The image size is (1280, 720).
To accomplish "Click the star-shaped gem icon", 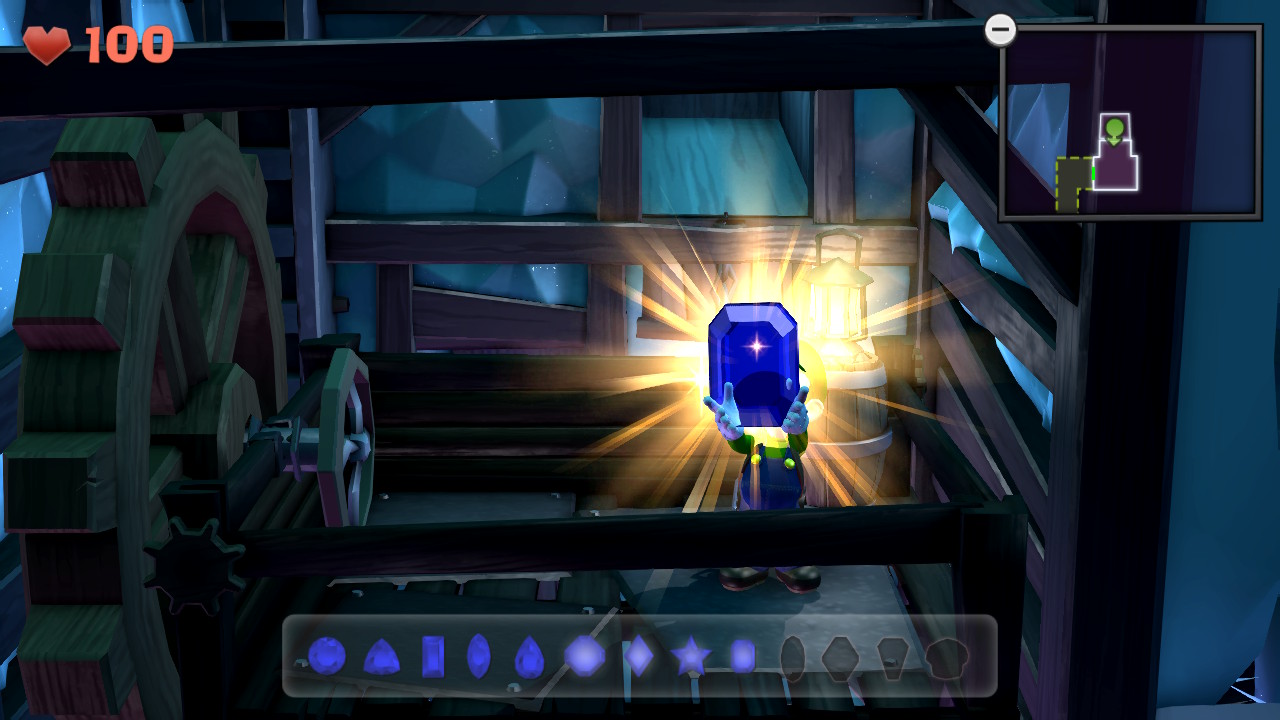I will pyautogui.click(x=690, y=657).
